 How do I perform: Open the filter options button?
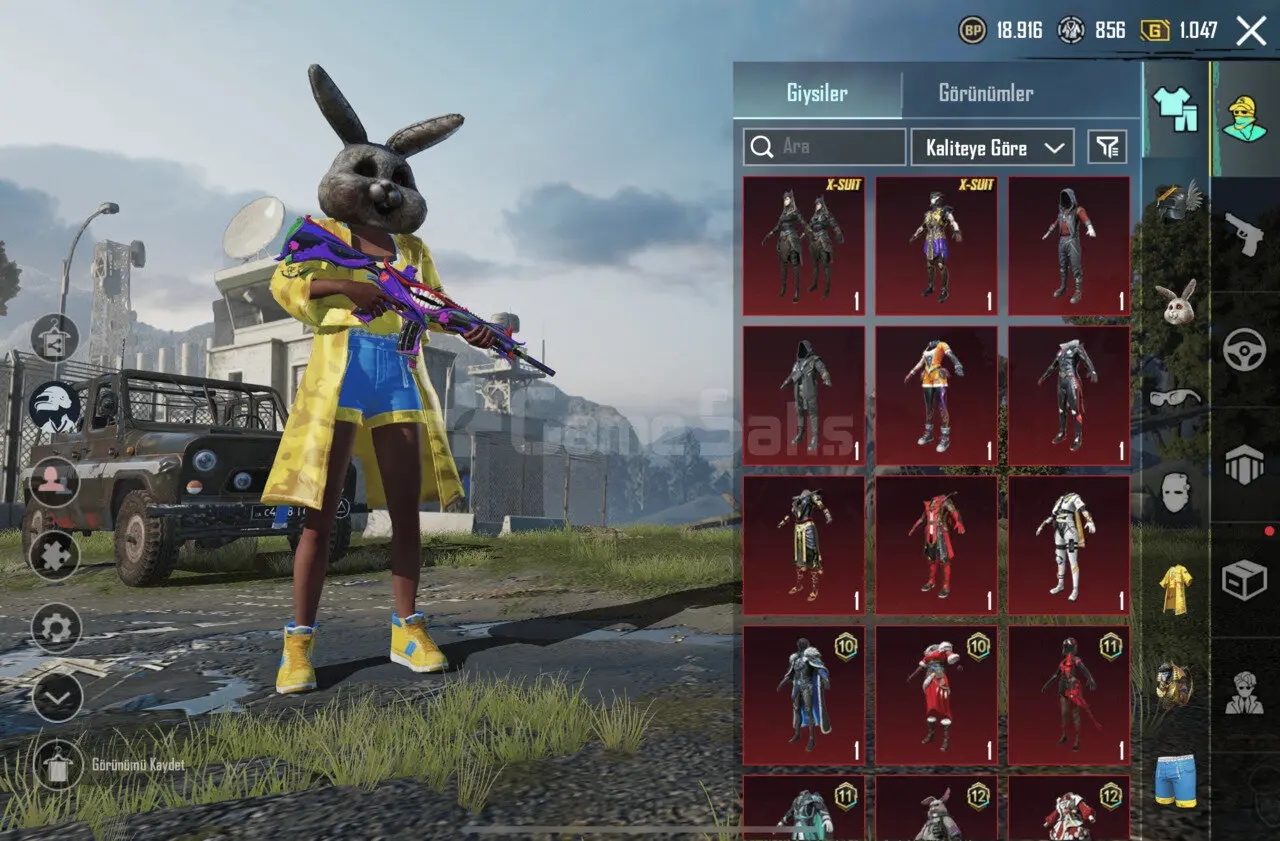[x=1106, y=147]
